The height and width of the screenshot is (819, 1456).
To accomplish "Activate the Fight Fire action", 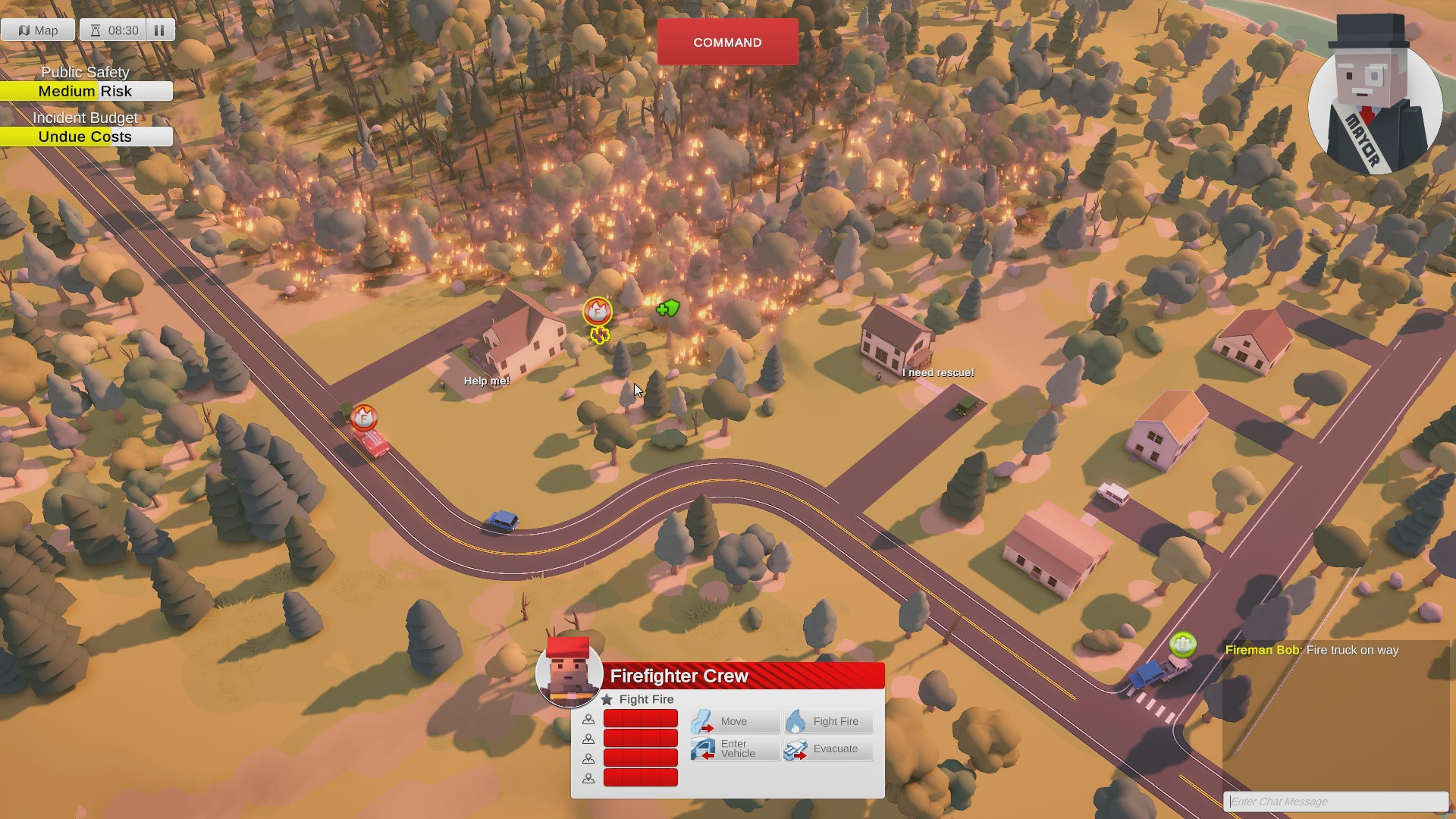I will point(798,720).
